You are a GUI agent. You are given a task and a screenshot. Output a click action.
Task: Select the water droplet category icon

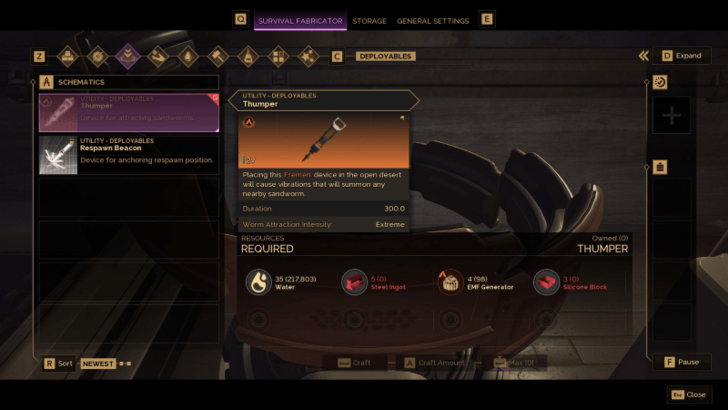(x=188, y=56)
